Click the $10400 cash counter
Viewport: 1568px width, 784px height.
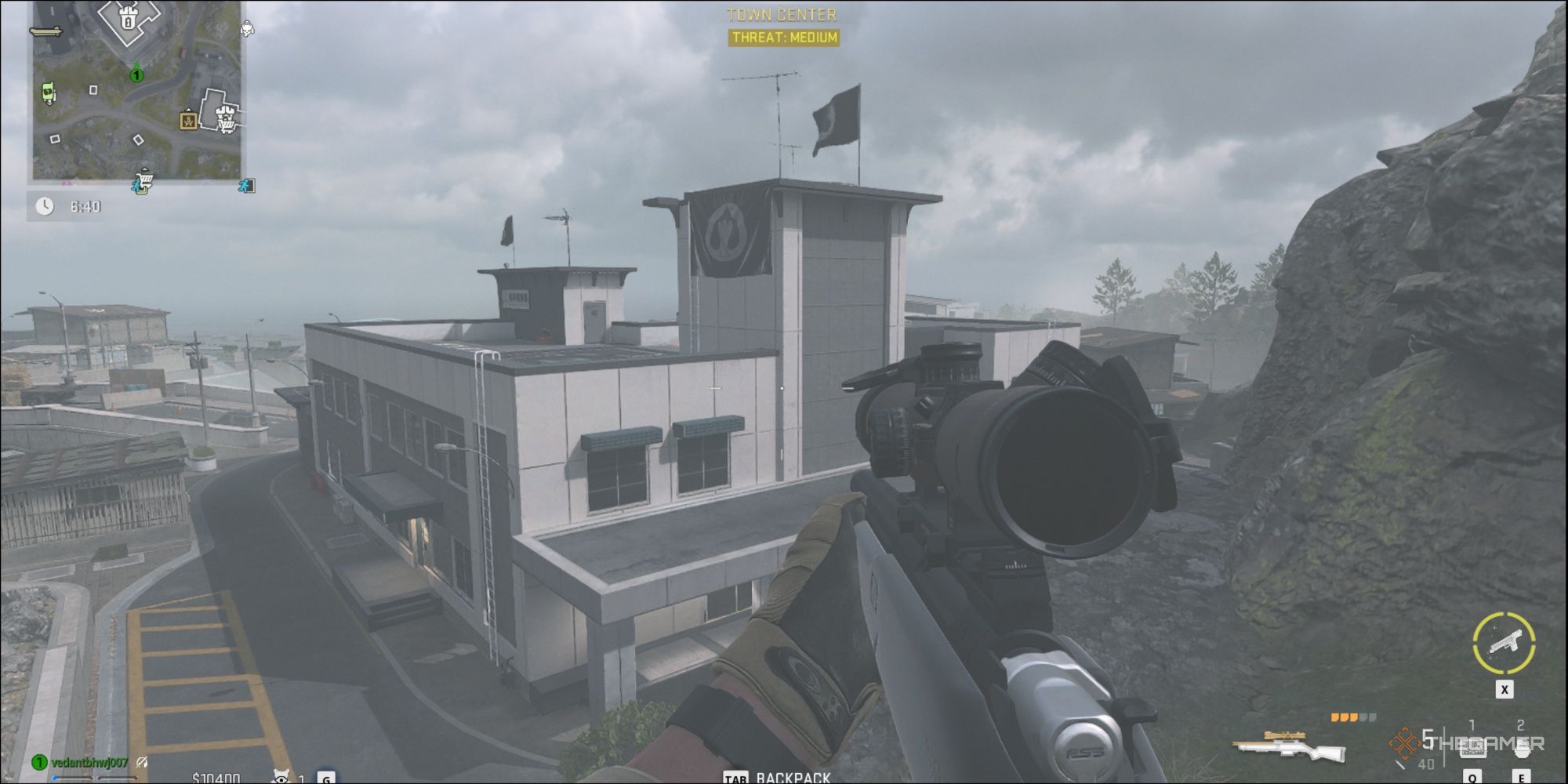(x=216, y=778)
